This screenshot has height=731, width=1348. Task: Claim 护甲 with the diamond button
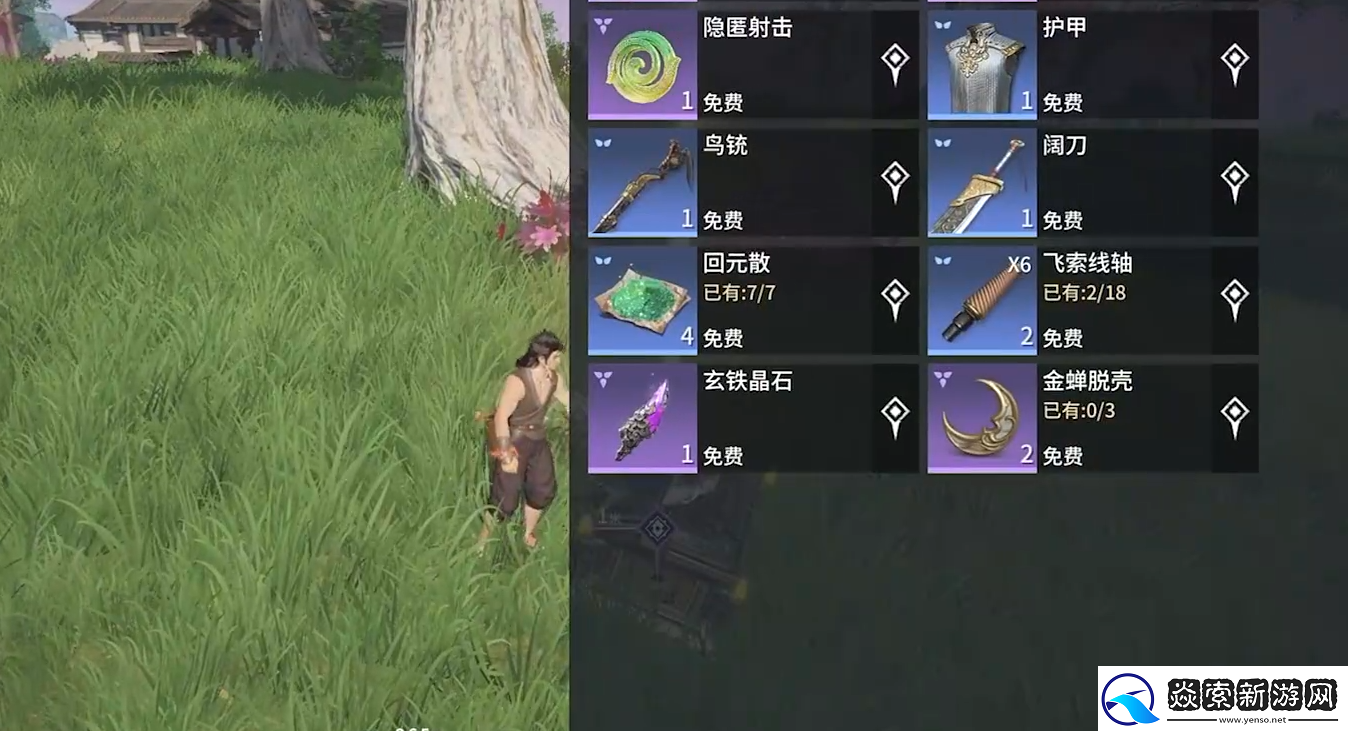click(1234, 57)
